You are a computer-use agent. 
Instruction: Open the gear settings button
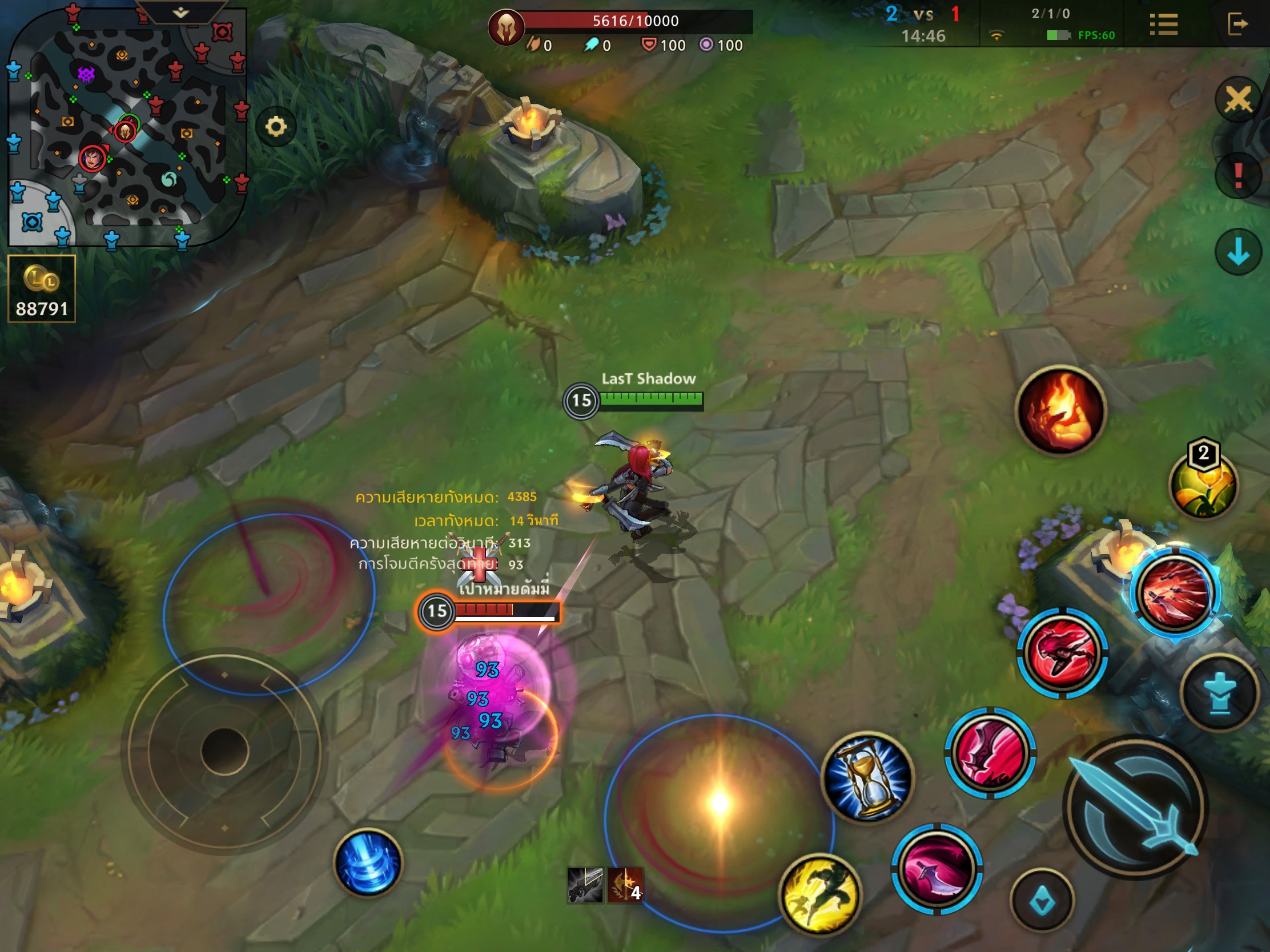click(x=276, y=127)
